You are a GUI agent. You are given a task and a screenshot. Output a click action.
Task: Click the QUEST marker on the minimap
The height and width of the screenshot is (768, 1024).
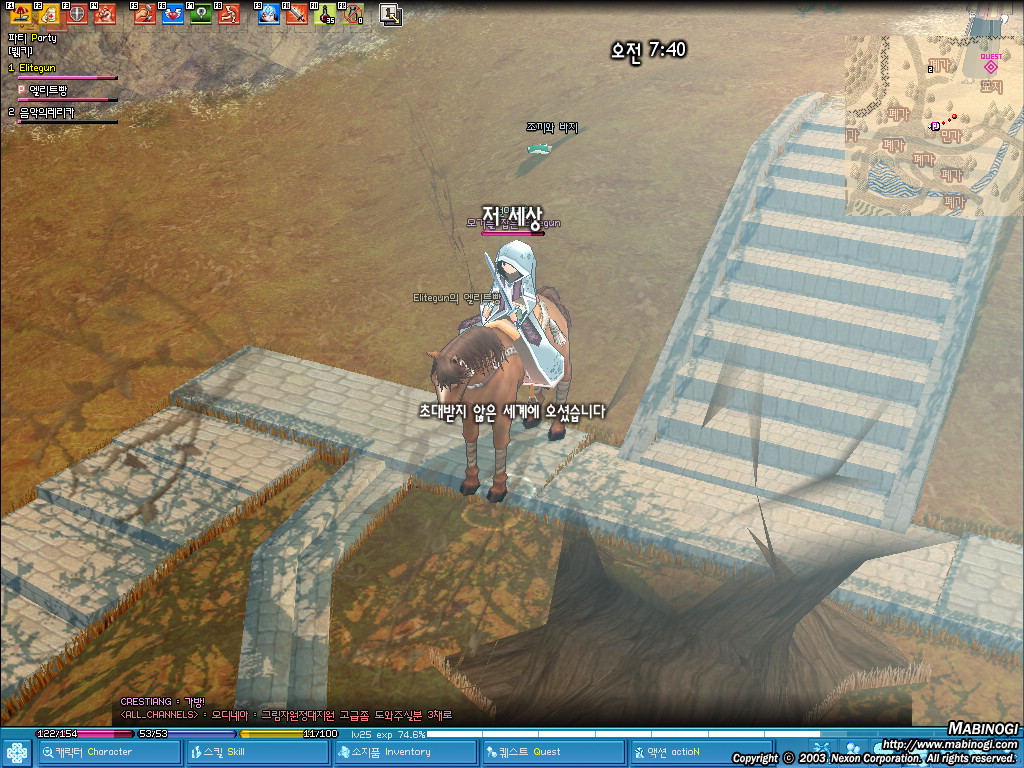pos(991,64)
